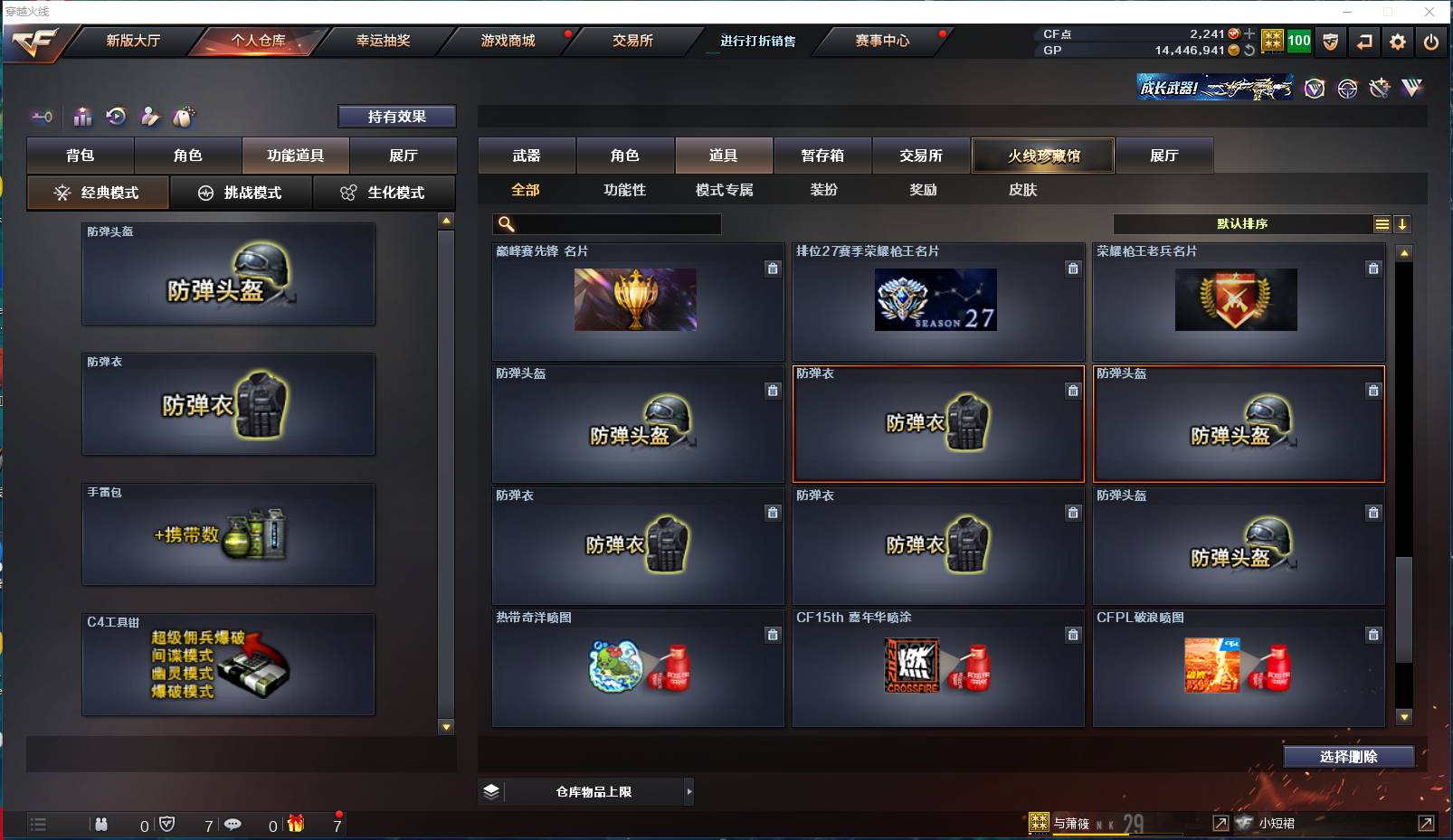Switch to the 火线珍藏馆 tab
This screenshot has height=840, width=1453.
coord(1042,155)
